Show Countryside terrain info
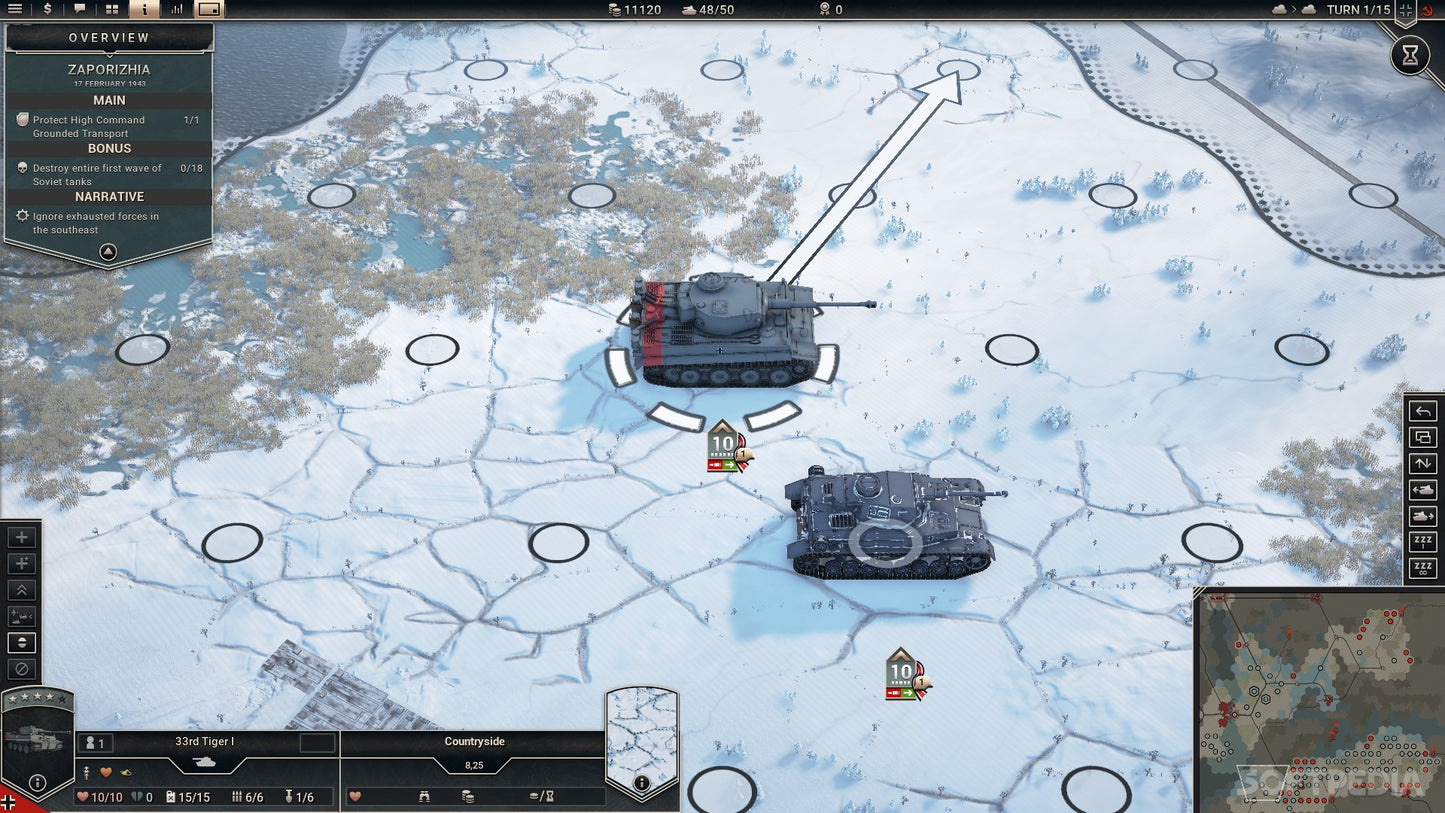Screen dimensions: 1445x813 point(642,783)
